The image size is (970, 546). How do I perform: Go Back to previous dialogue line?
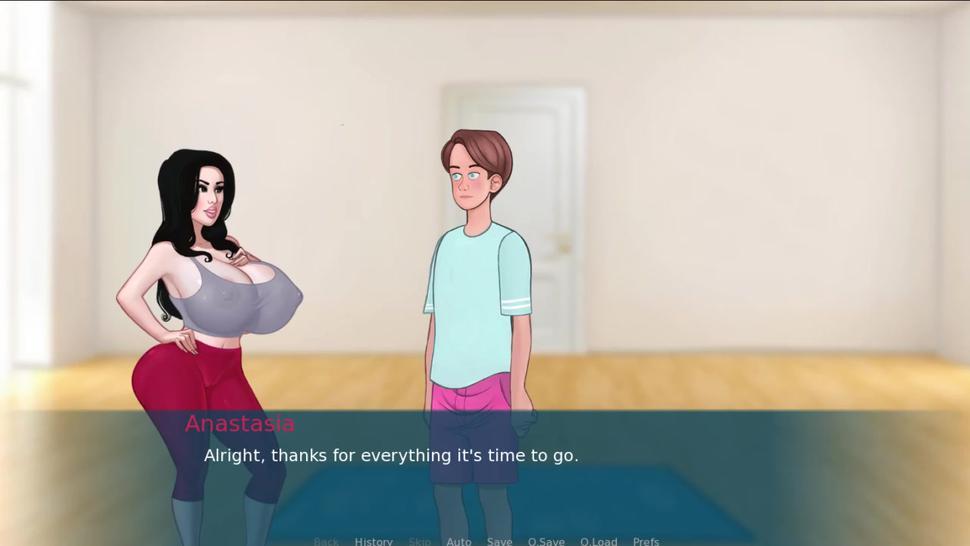(x=326, y=541)
